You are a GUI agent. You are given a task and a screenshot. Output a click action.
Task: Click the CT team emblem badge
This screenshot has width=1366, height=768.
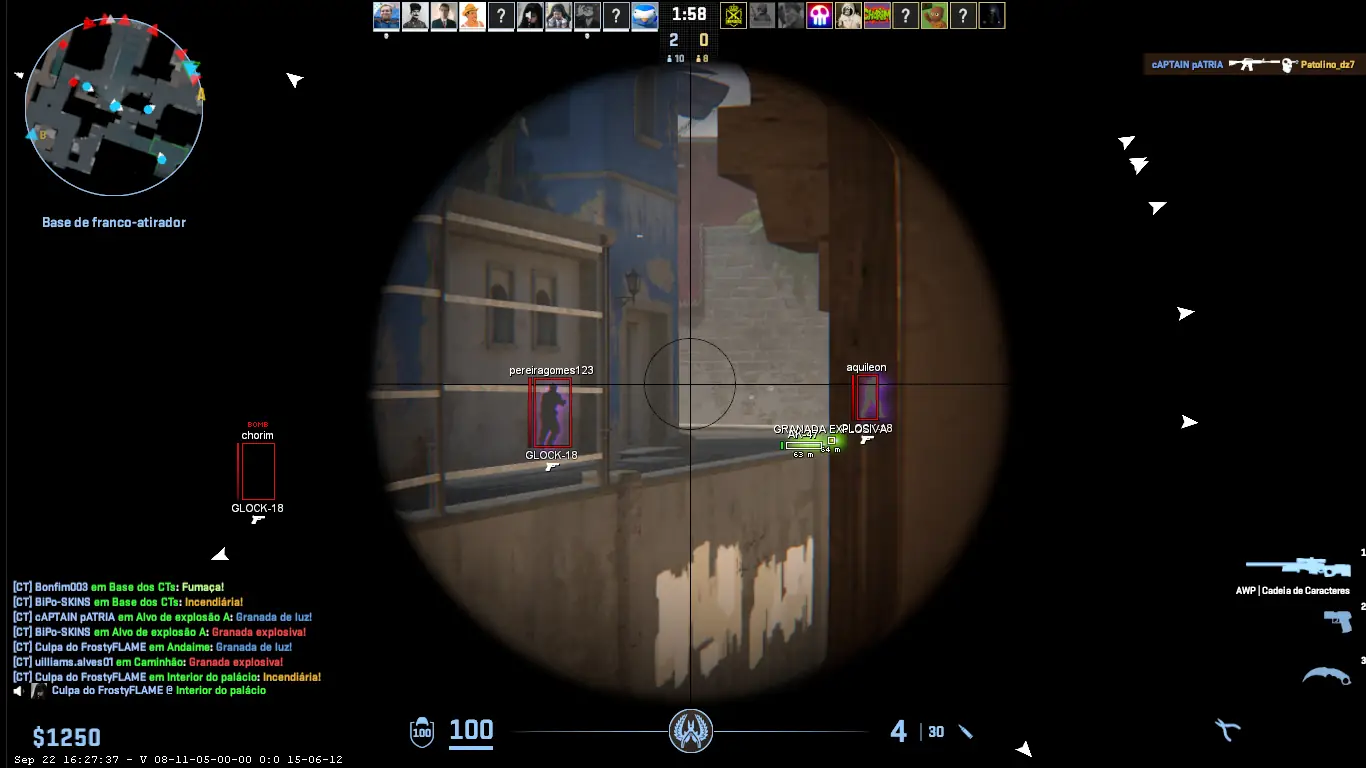[690, 731]
